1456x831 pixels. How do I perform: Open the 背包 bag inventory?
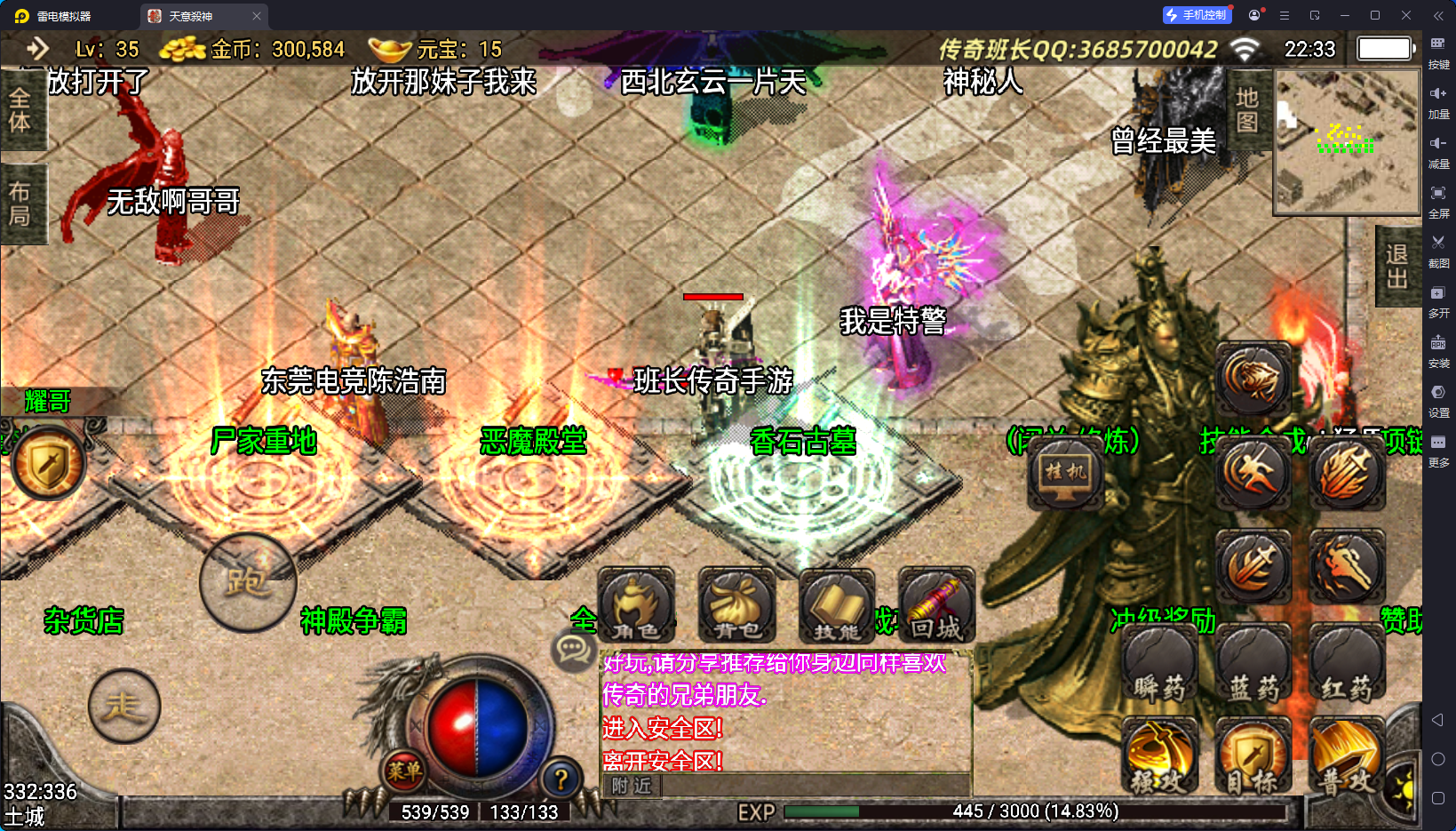point(736,606)
